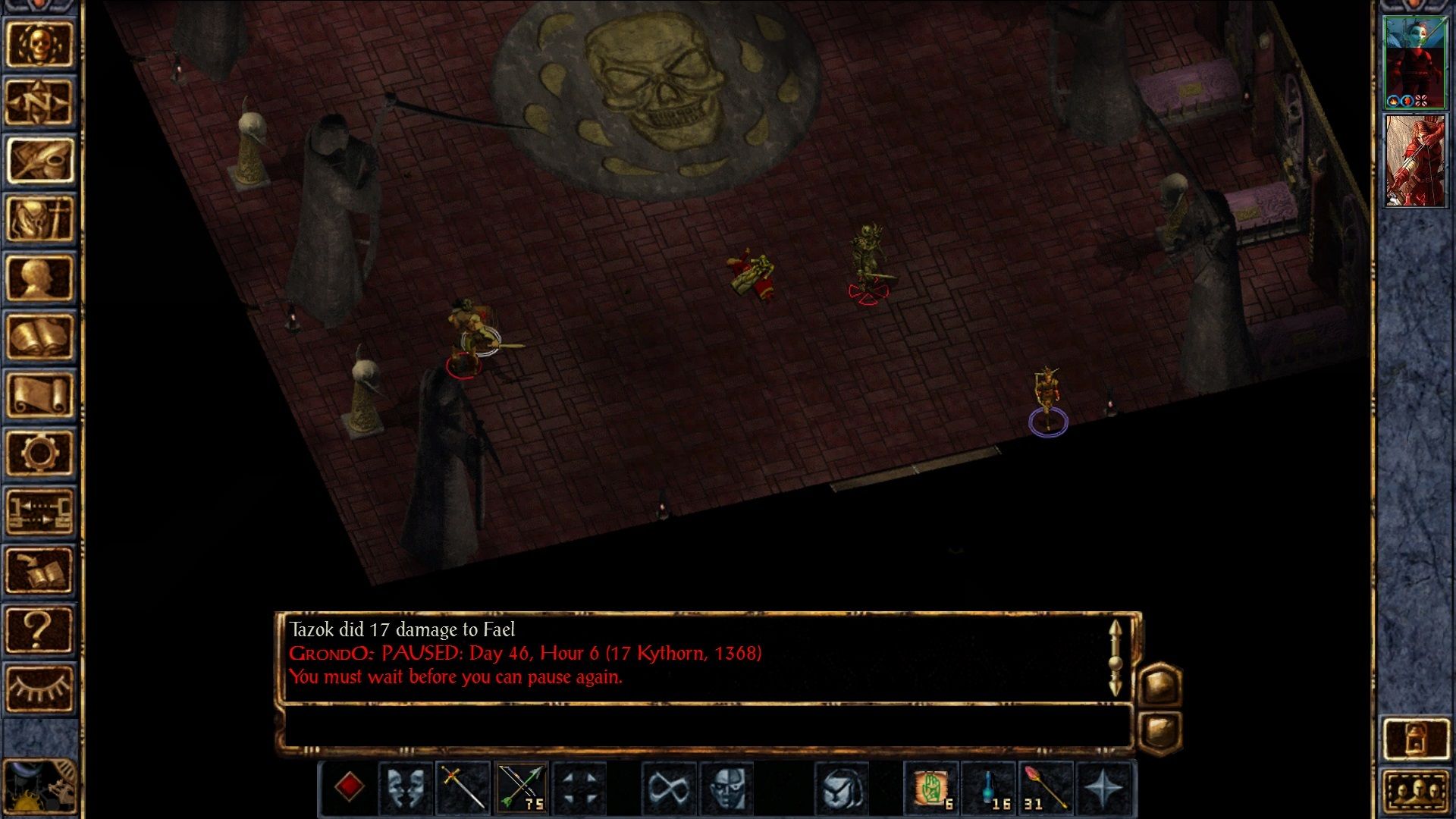Select the bow quick weapon showing 75 arrows
The image size is (1456, 819).
pyautogui.click(x=522, y=789)
